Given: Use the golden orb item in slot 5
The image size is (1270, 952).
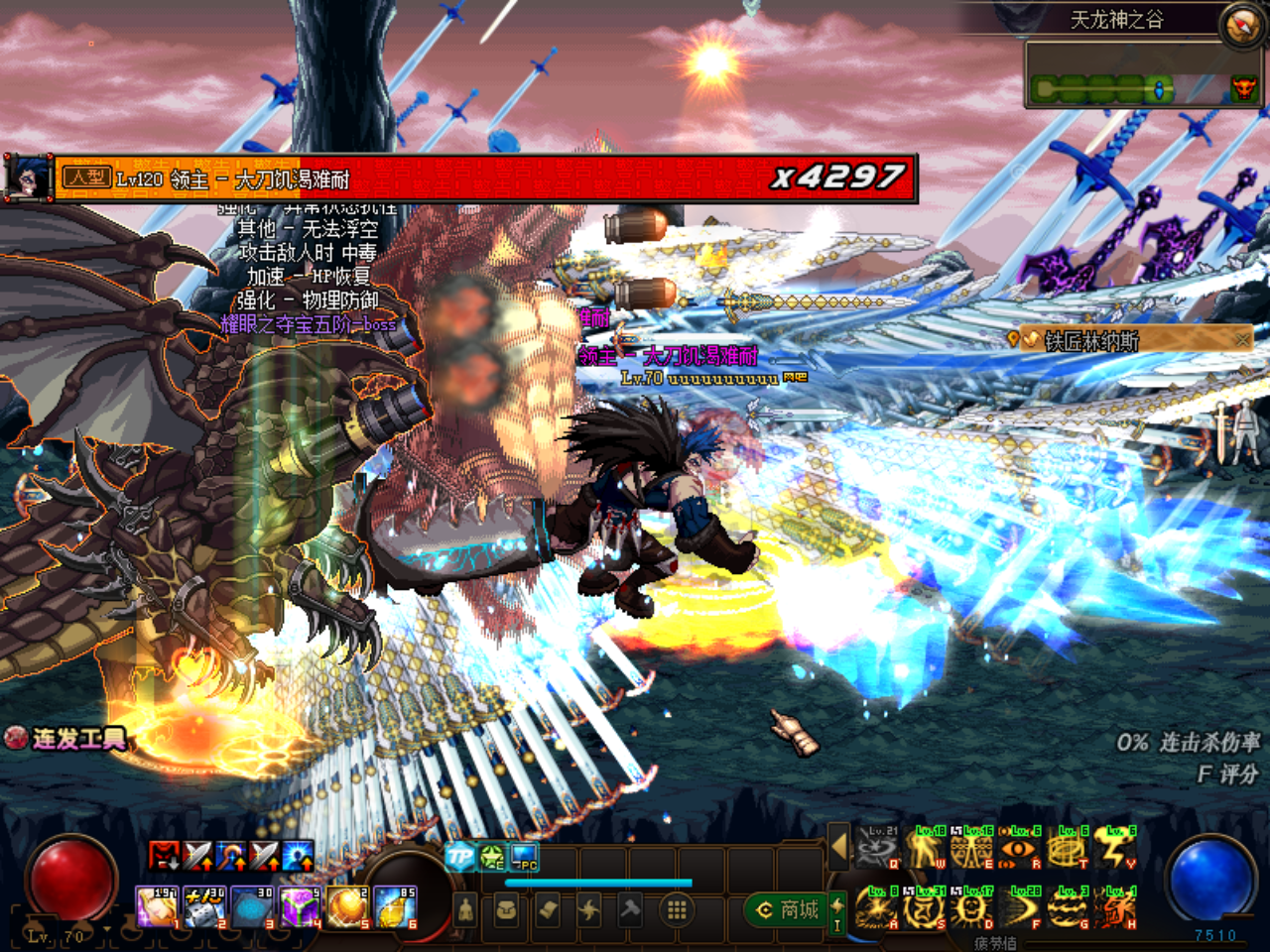Looking at the screenshot, I should click(x=345, y=905).
